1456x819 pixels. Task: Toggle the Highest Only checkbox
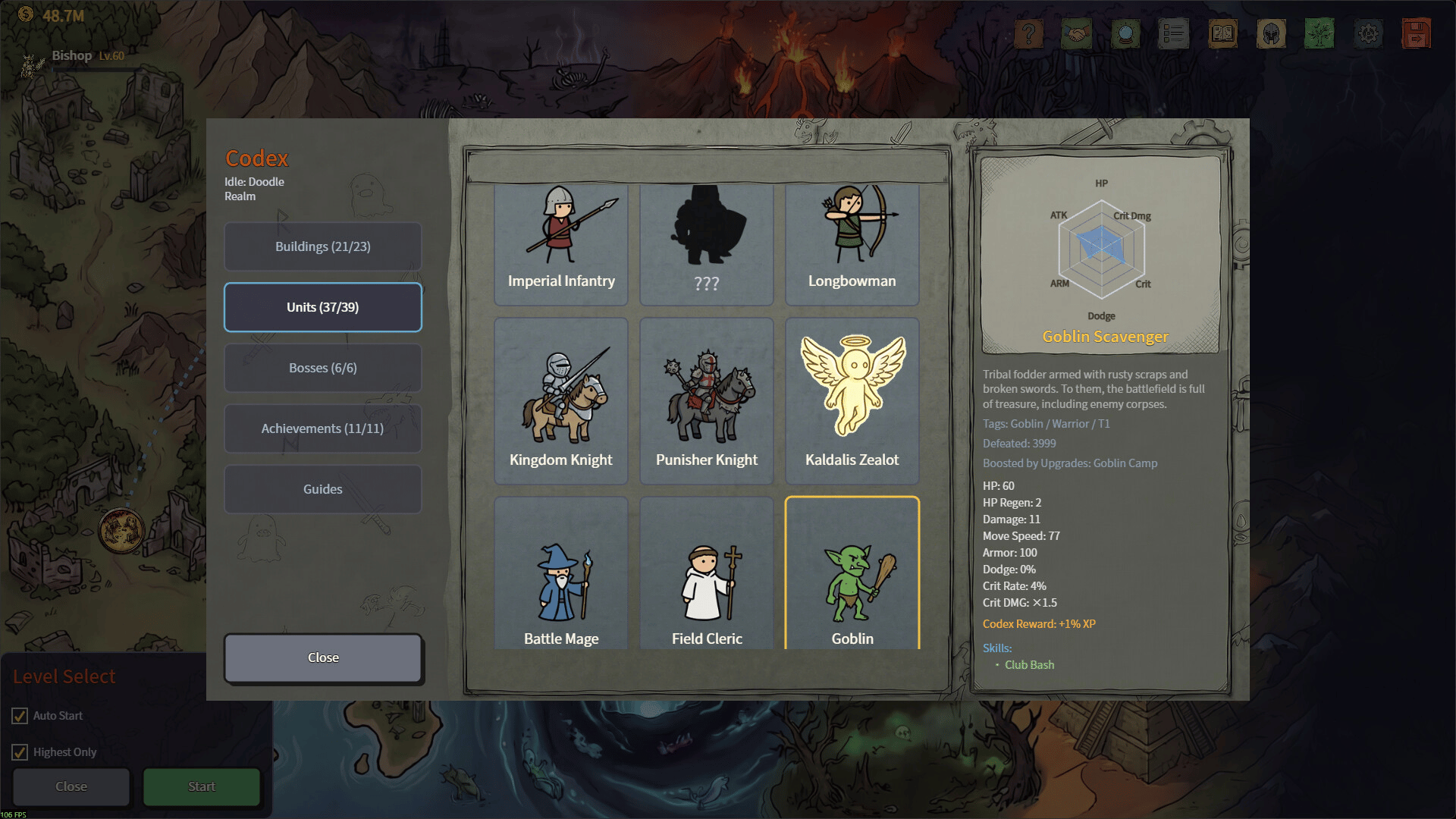pos(20,752)
